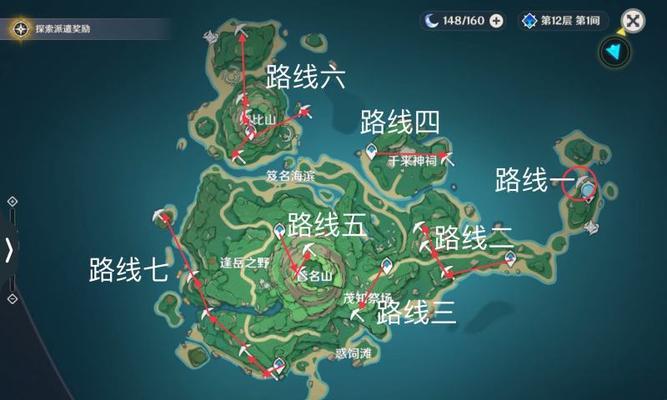Image resolution: width=667 pixels, height=400 pixels.
Task: Open the 第12层 第1间 Spiral Abyss indicator
Action: [565, 21]
